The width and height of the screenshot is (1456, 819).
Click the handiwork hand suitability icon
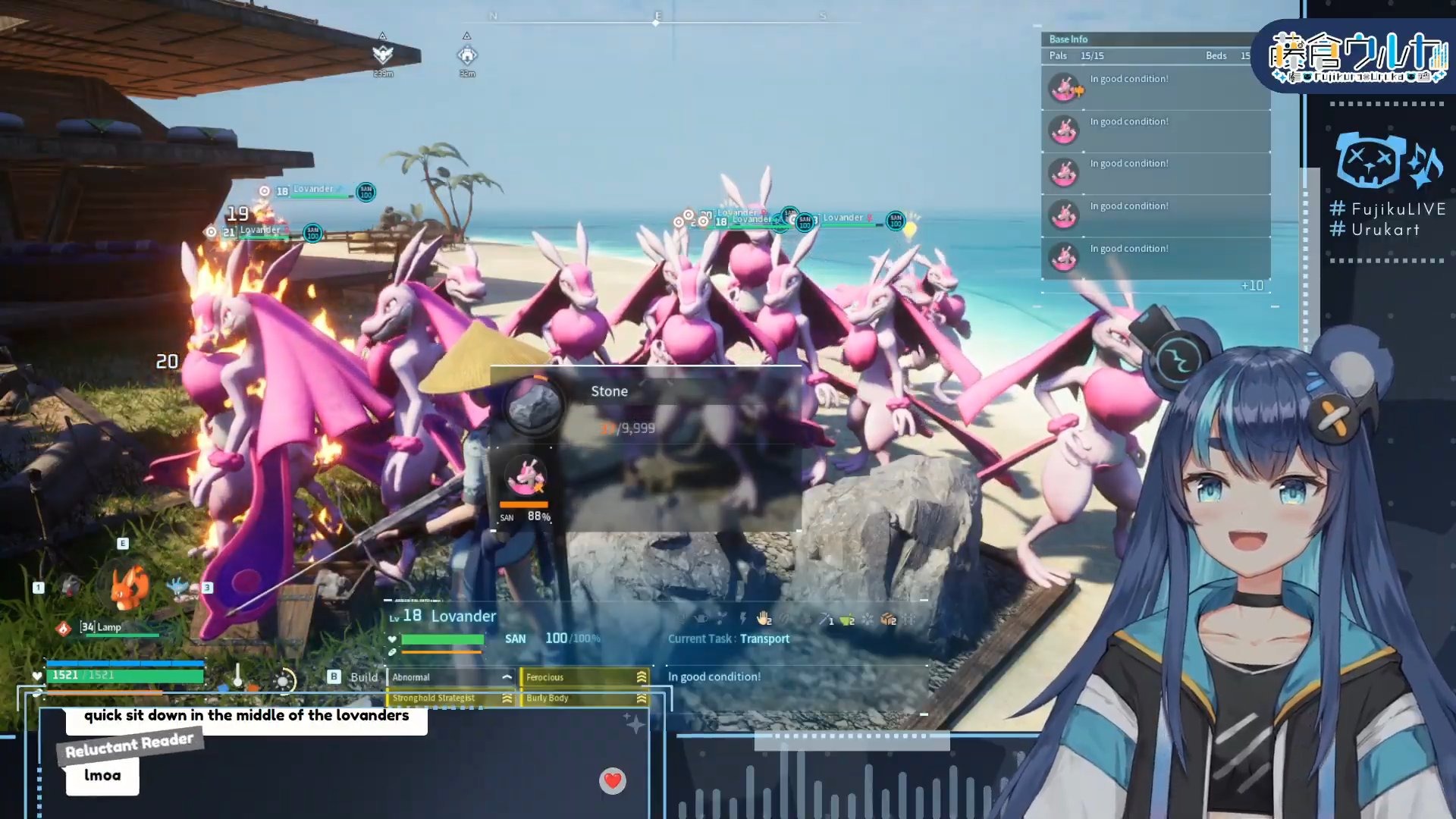click(764, 620)
